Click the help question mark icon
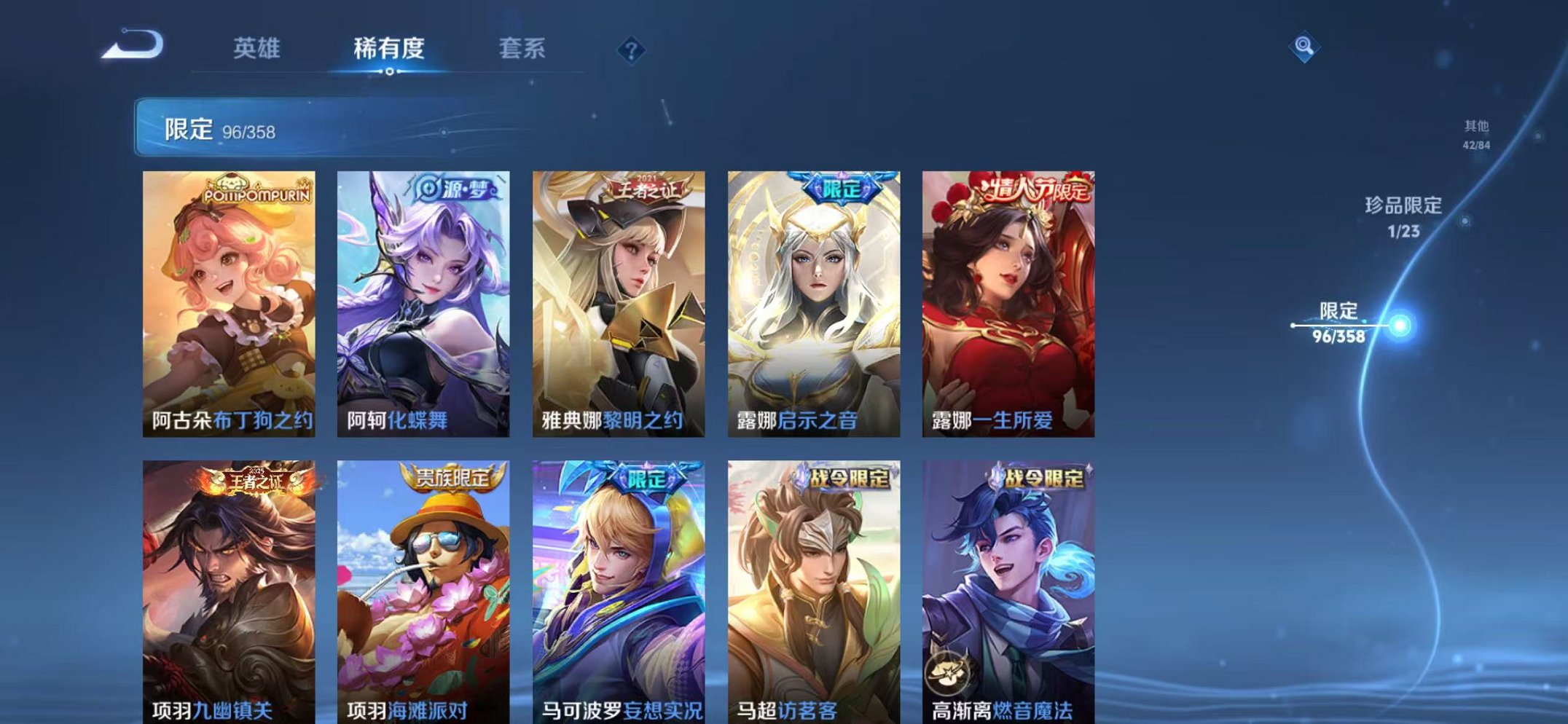Viewport: 1568px width, 724px height. pos(632,50)
